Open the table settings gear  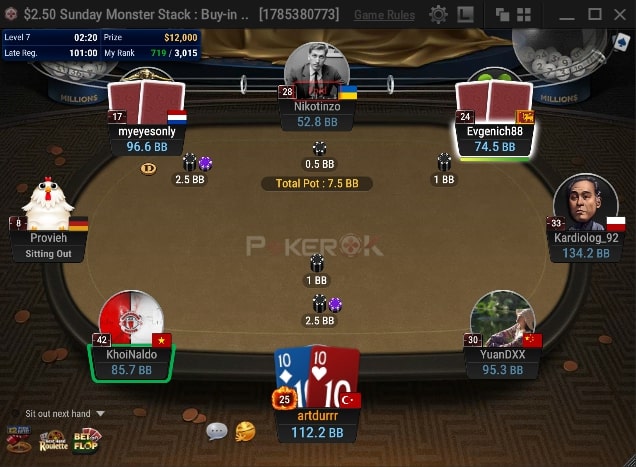(438, 15)
